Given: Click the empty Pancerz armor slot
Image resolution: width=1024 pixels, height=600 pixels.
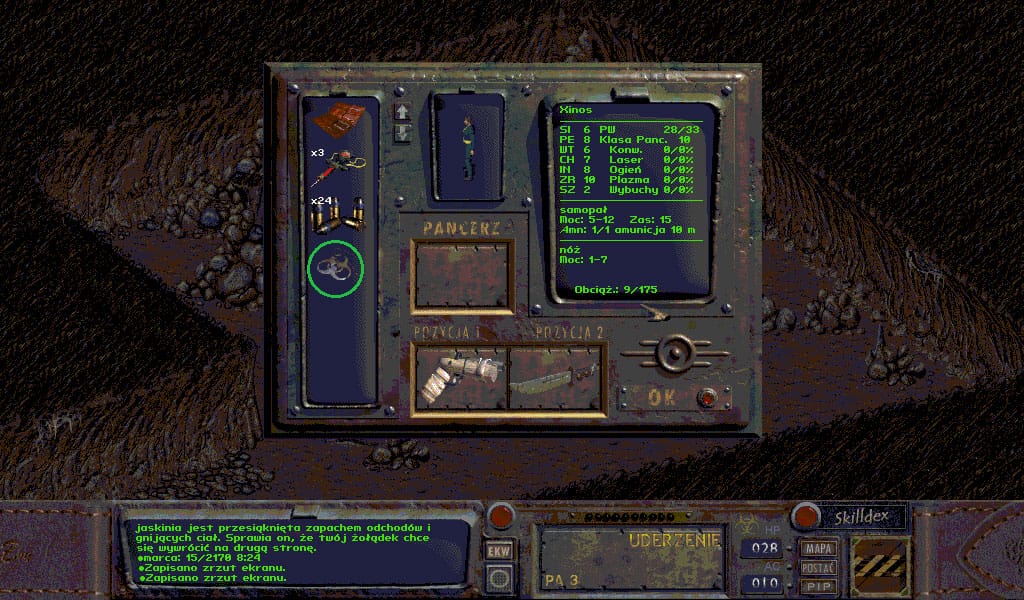Looking at the screenshot, I should tap(464, 275).
